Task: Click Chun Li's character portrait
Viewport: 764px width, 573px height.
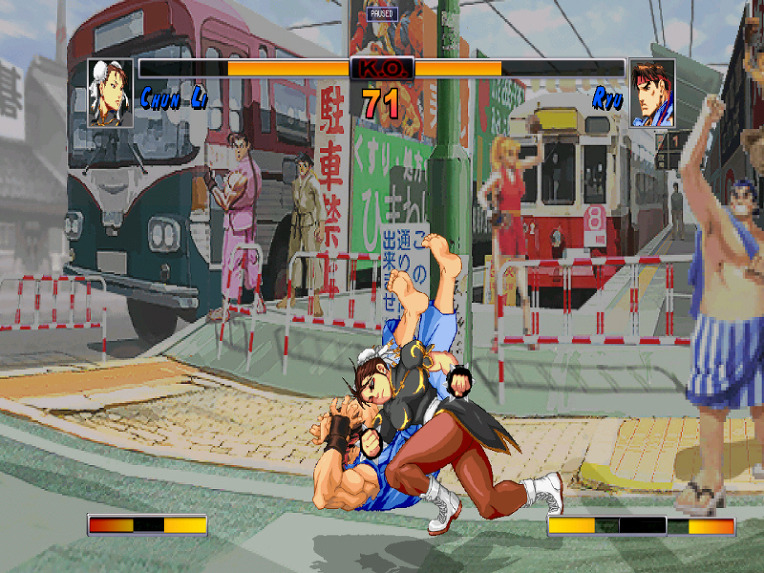Action: tap(110, 92)
